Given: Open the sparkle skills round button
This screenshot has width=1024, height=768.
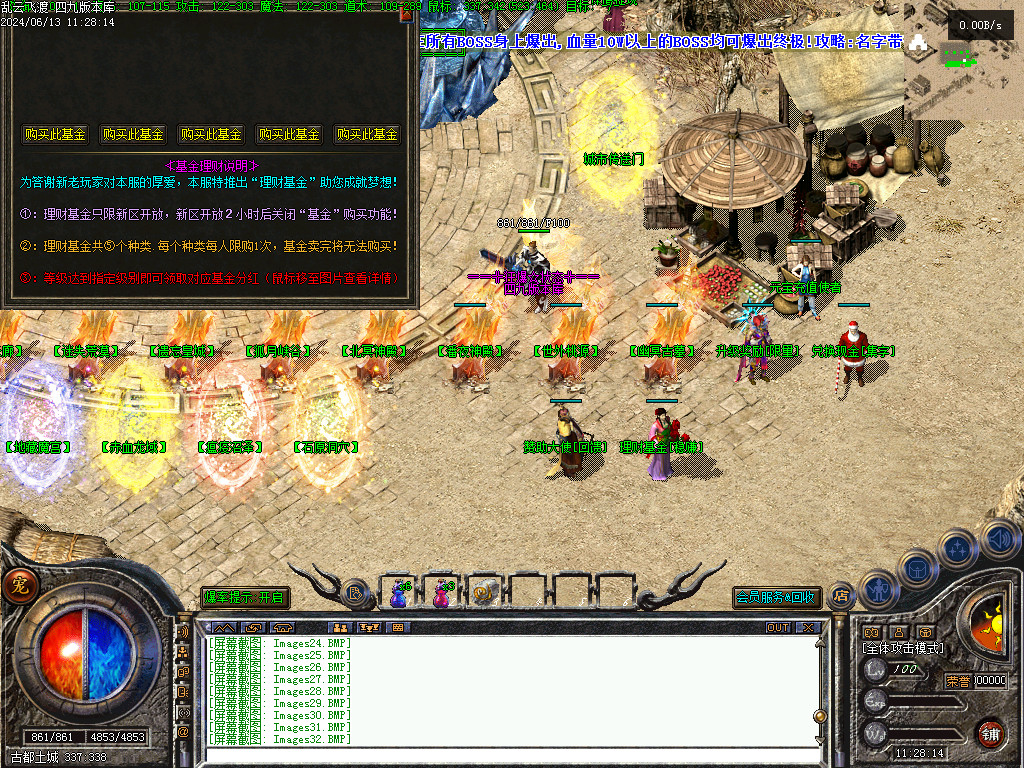Looking at the screenshot, I should (958, 548).
